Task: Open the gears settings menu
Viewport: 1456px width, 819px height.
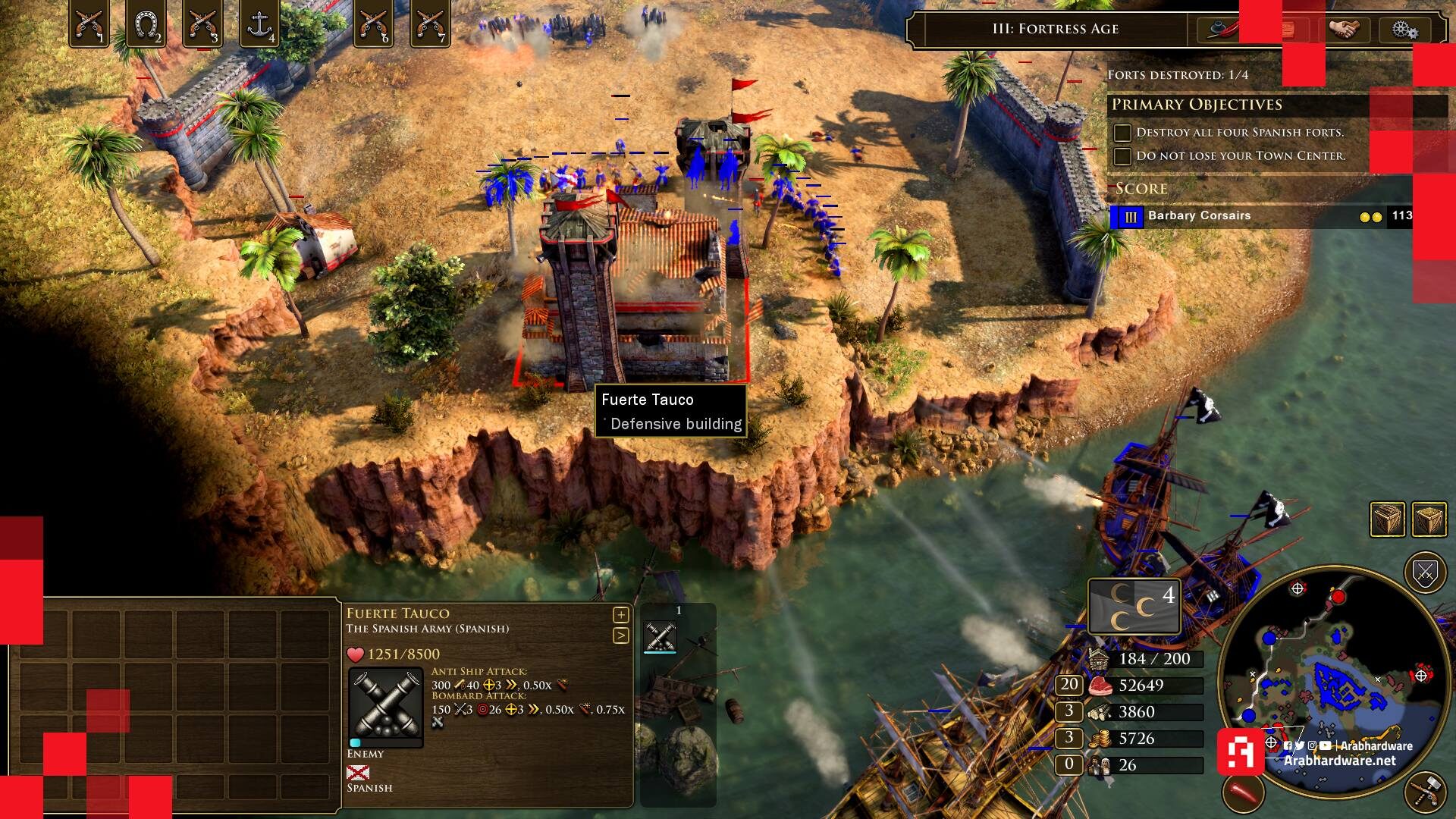Action: [x=1404, y=30]
